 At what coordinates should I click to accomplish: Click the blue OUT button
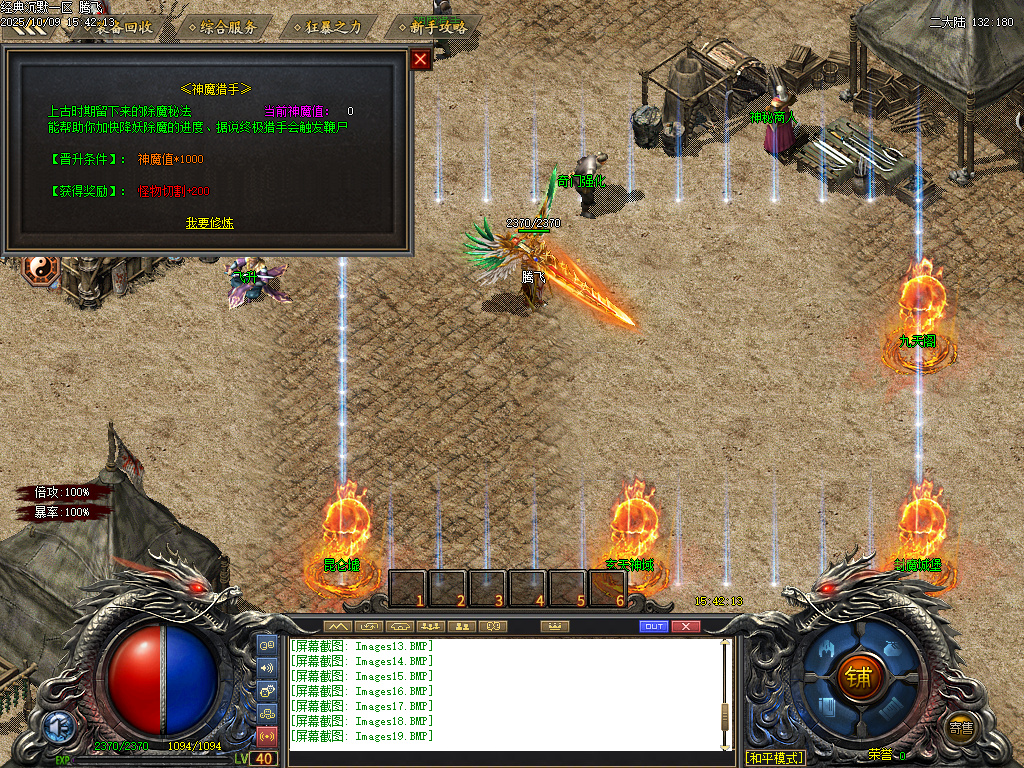pyautogui.click(x=653, y=626)
